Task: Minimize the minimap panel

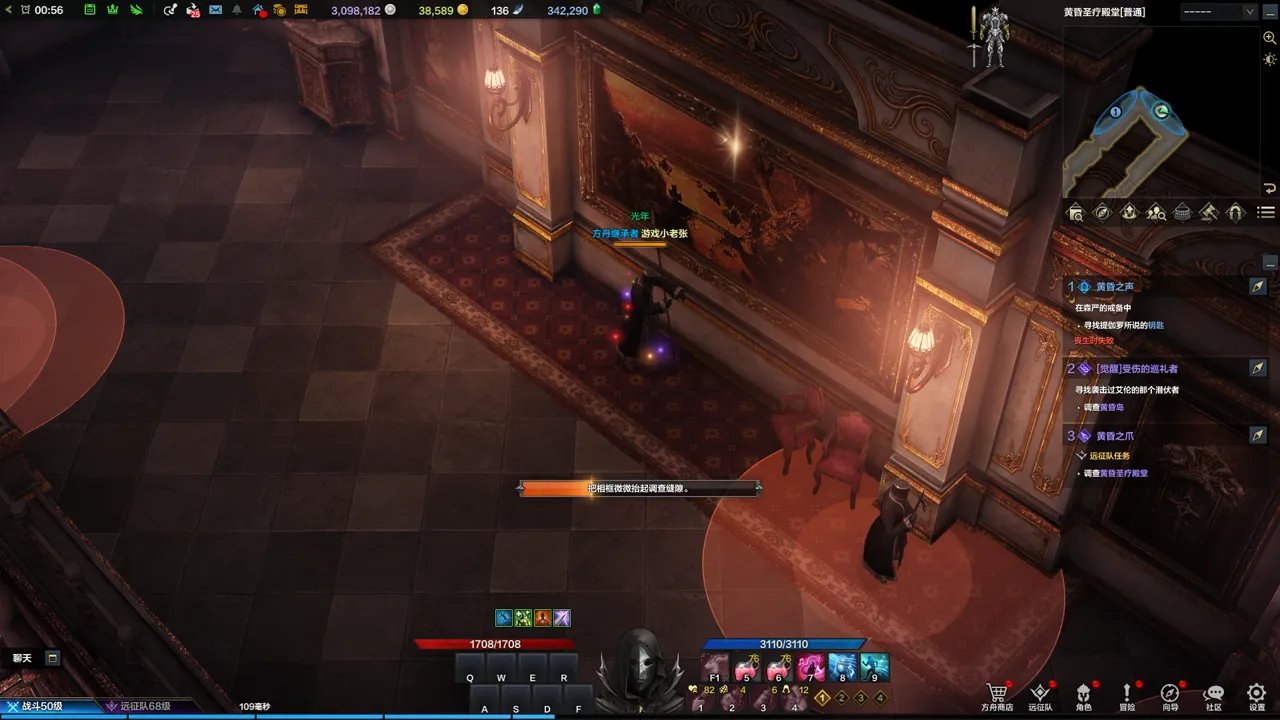Action: (x=1271, y=12)
